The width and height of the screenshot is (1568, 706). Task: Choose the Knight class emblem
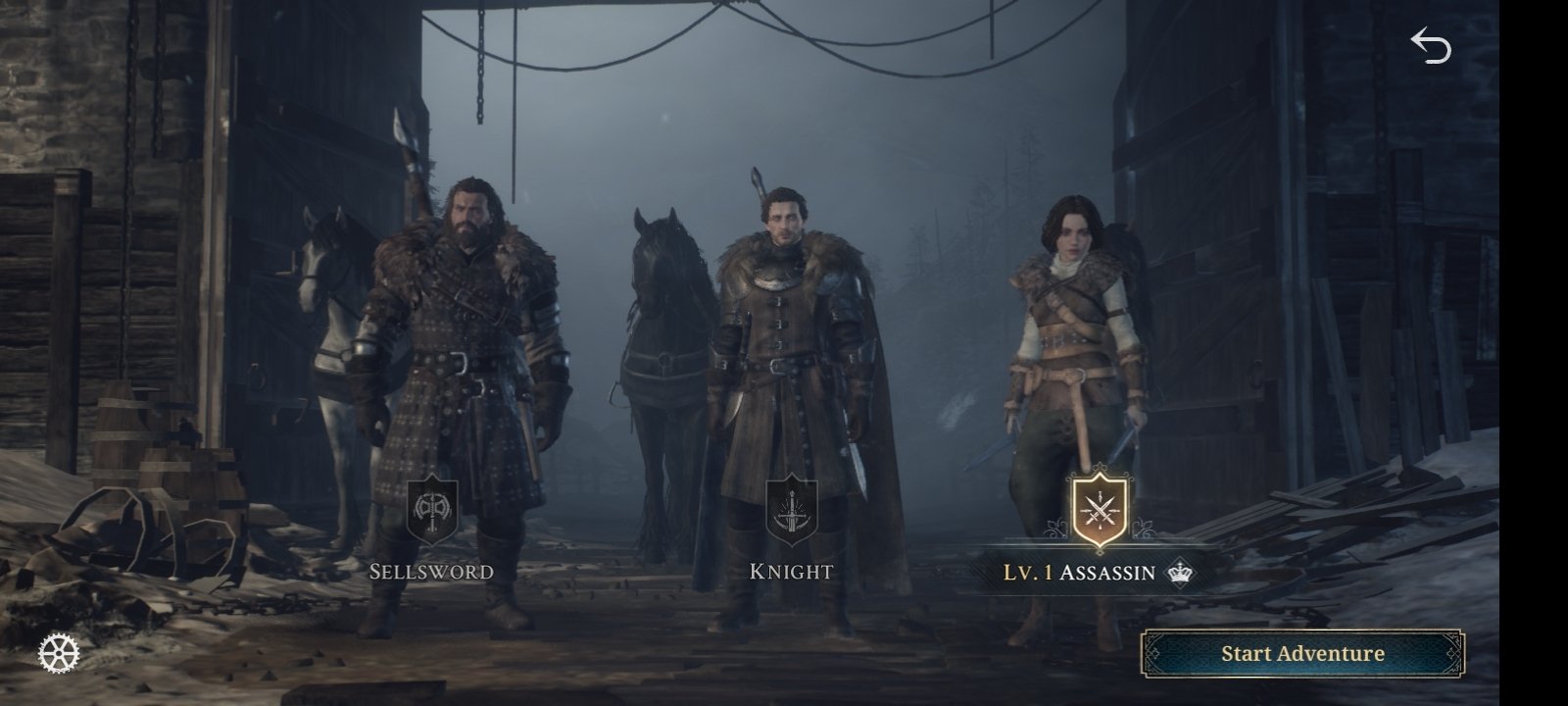pyautogui.click(x=790, y=512)
